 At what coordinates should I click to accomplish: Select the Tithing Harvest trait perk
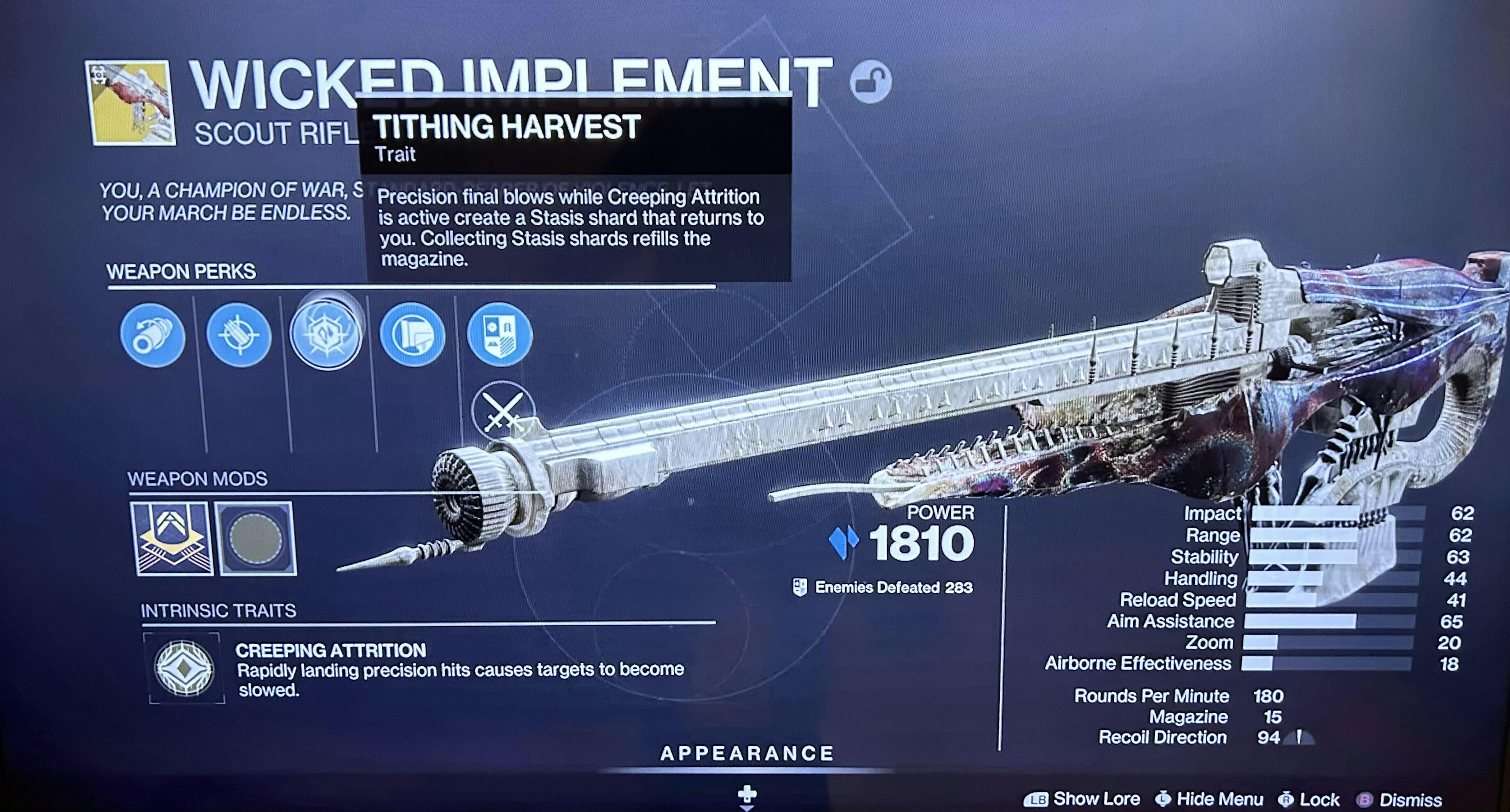(326, 334)
